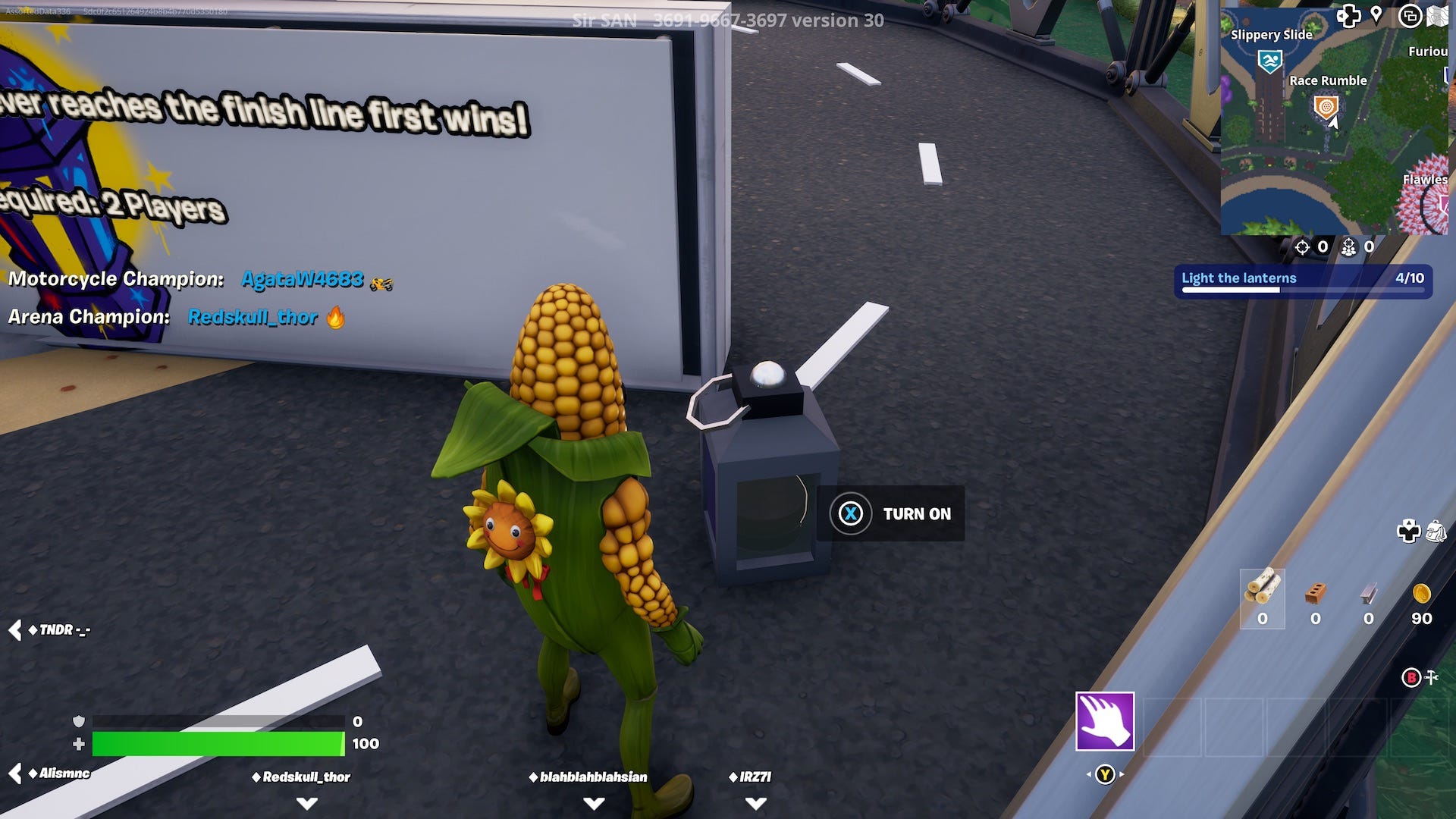
Task: Click the eliminations crosshair counter icon
Action: (1304, 248)
